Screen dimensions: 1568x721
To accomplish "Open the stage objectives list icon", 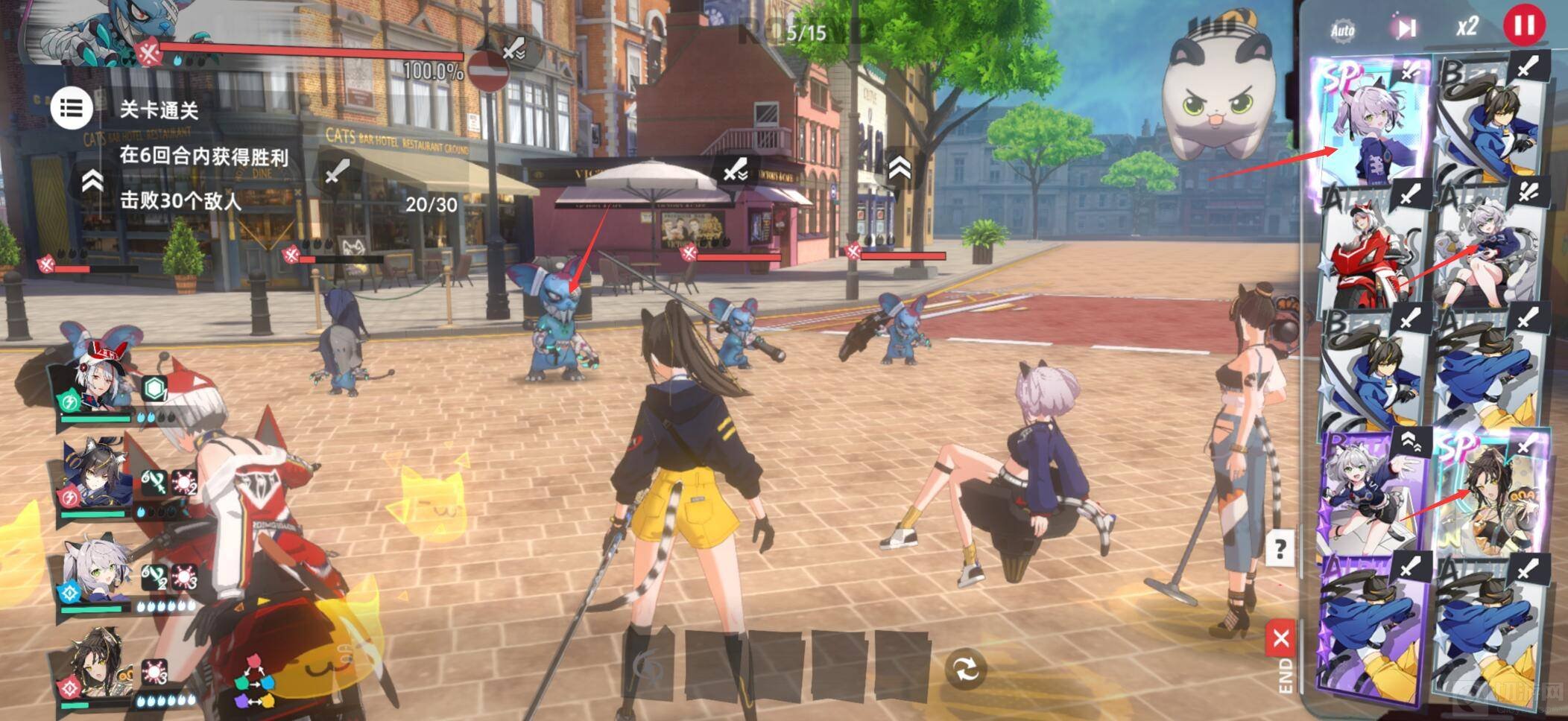I will point(72,108).
